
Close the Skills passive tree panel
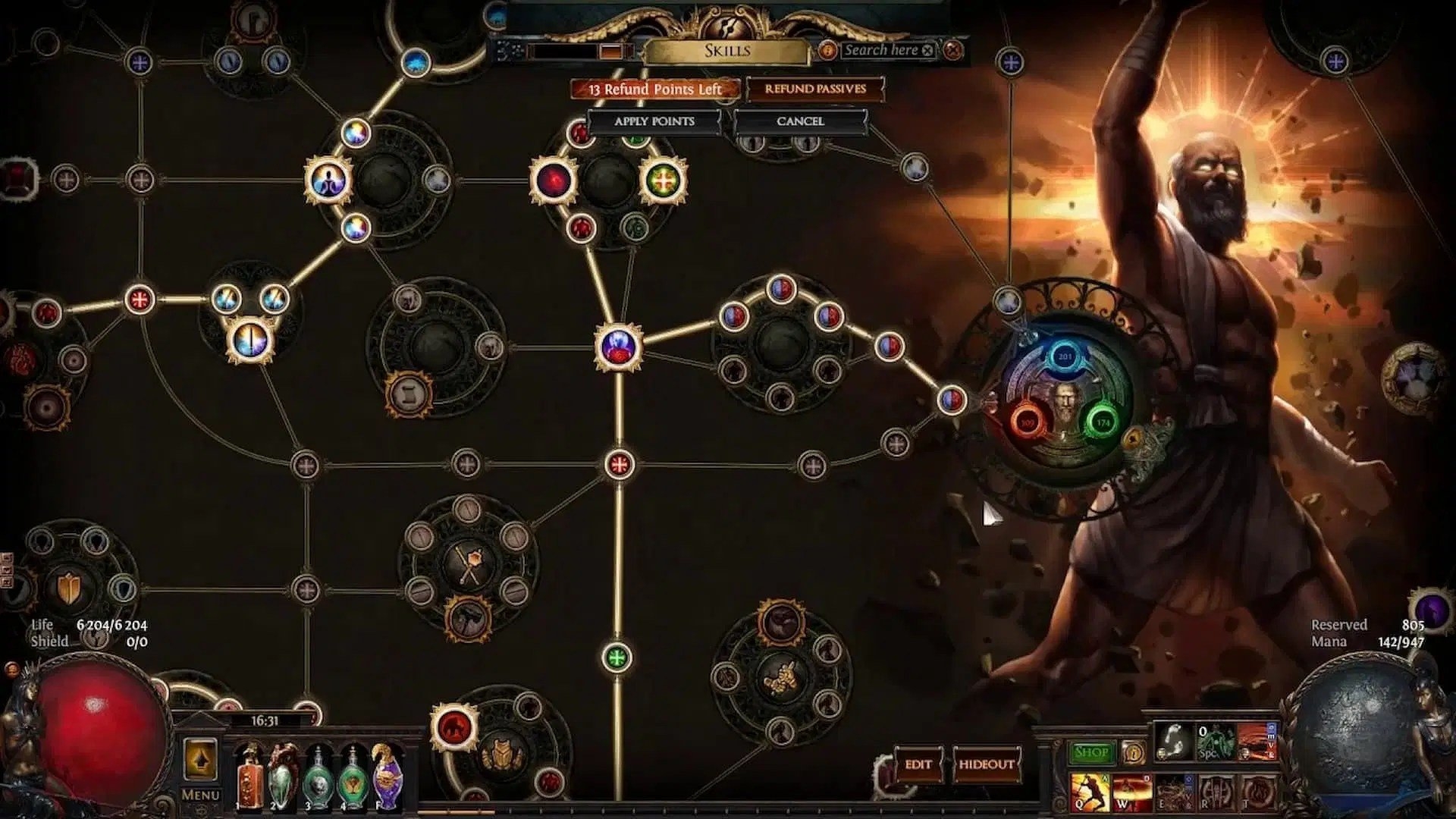click(954, 50)
